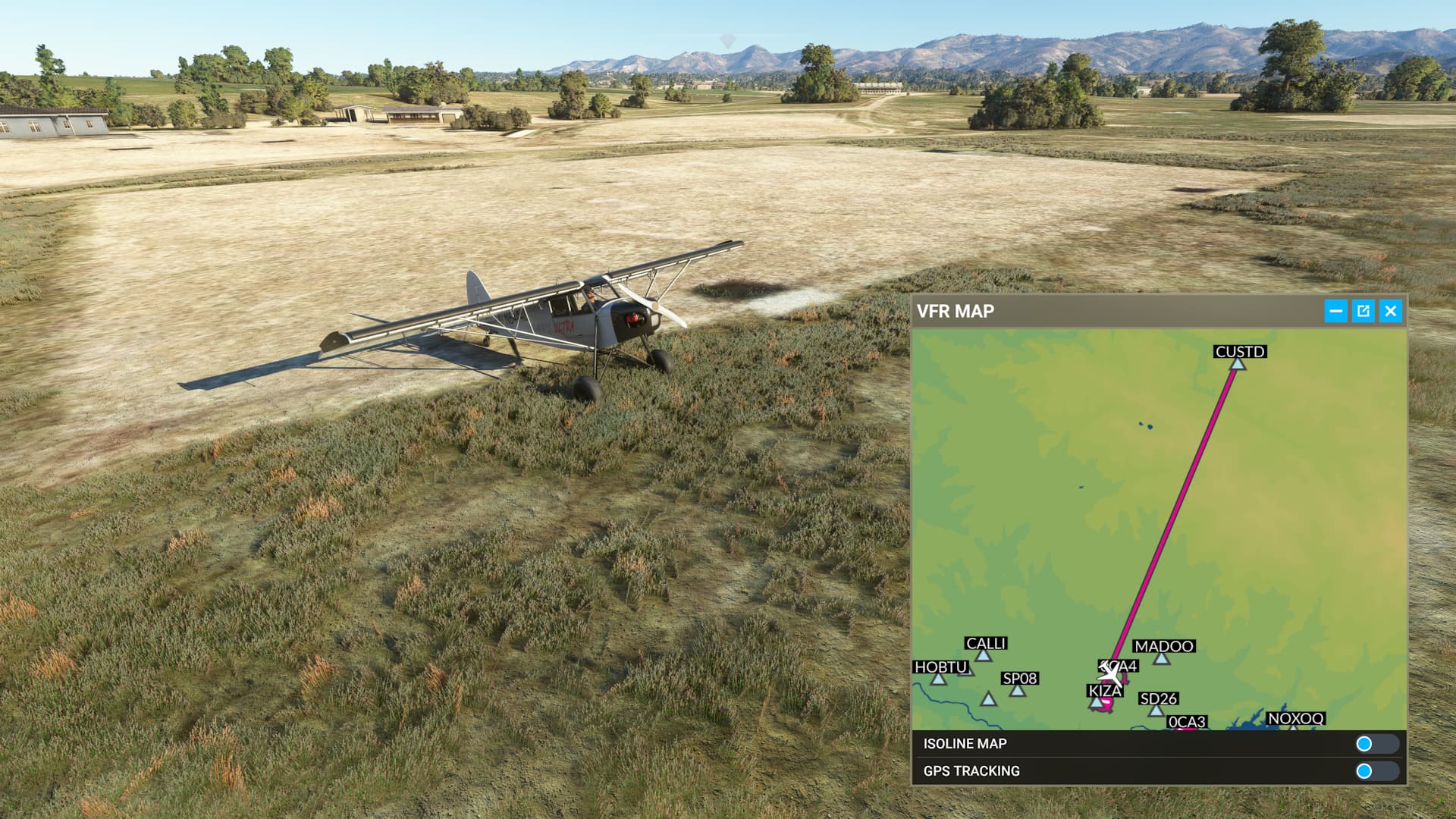This screenshot has height=819, width=1456.
Task: Open the VFR map in a separate window
Action: coord(1363,311)
